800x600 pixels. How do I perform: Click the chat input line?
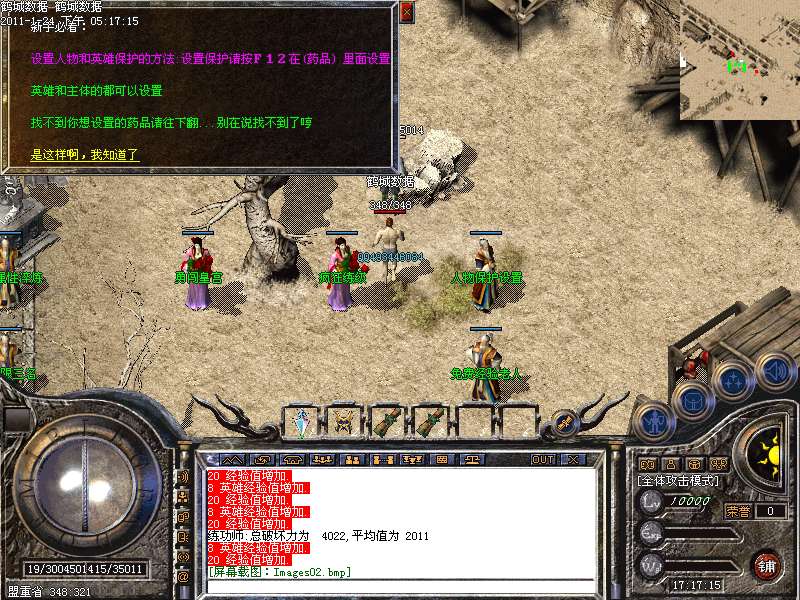400,585
